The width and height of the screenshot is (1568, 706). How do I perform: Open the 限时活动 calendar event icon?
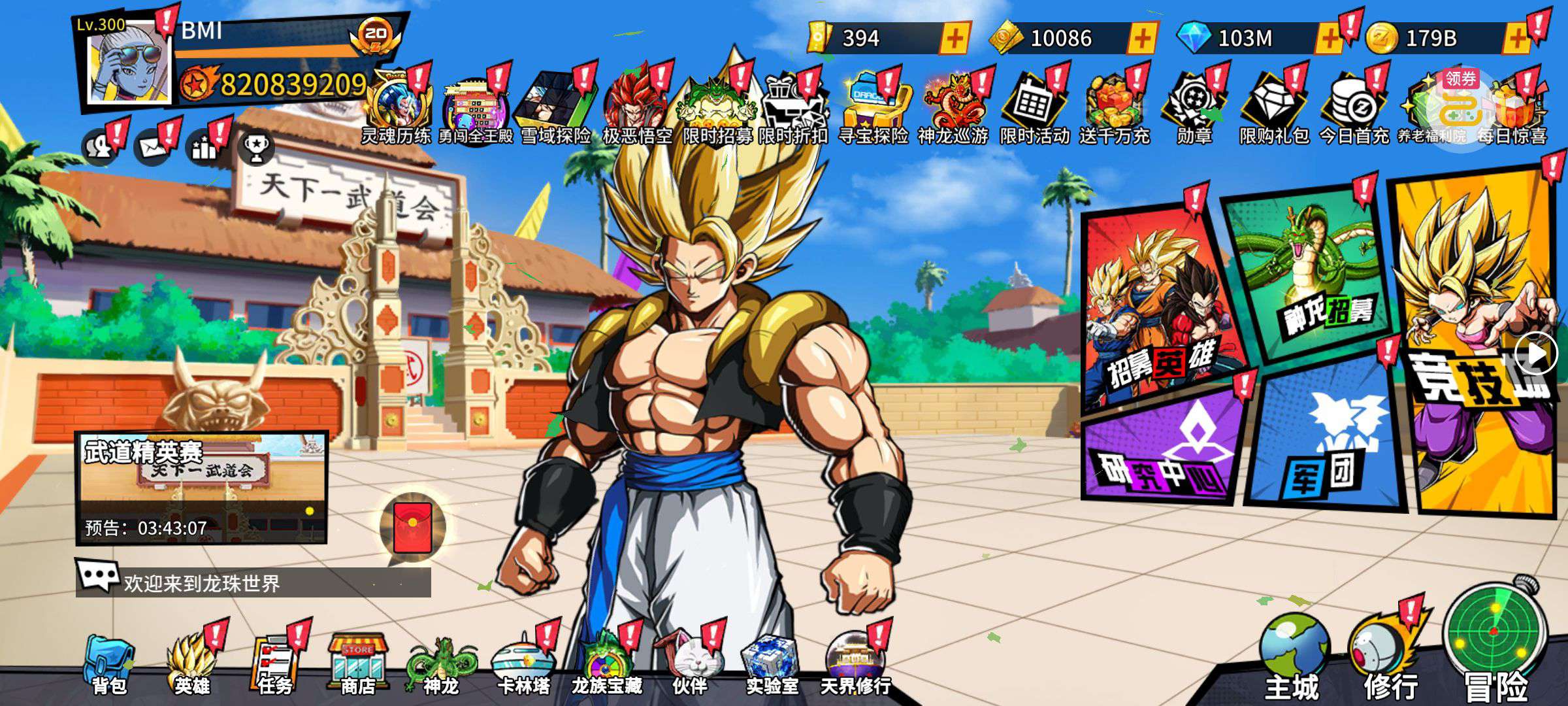tap(1034, 108)
